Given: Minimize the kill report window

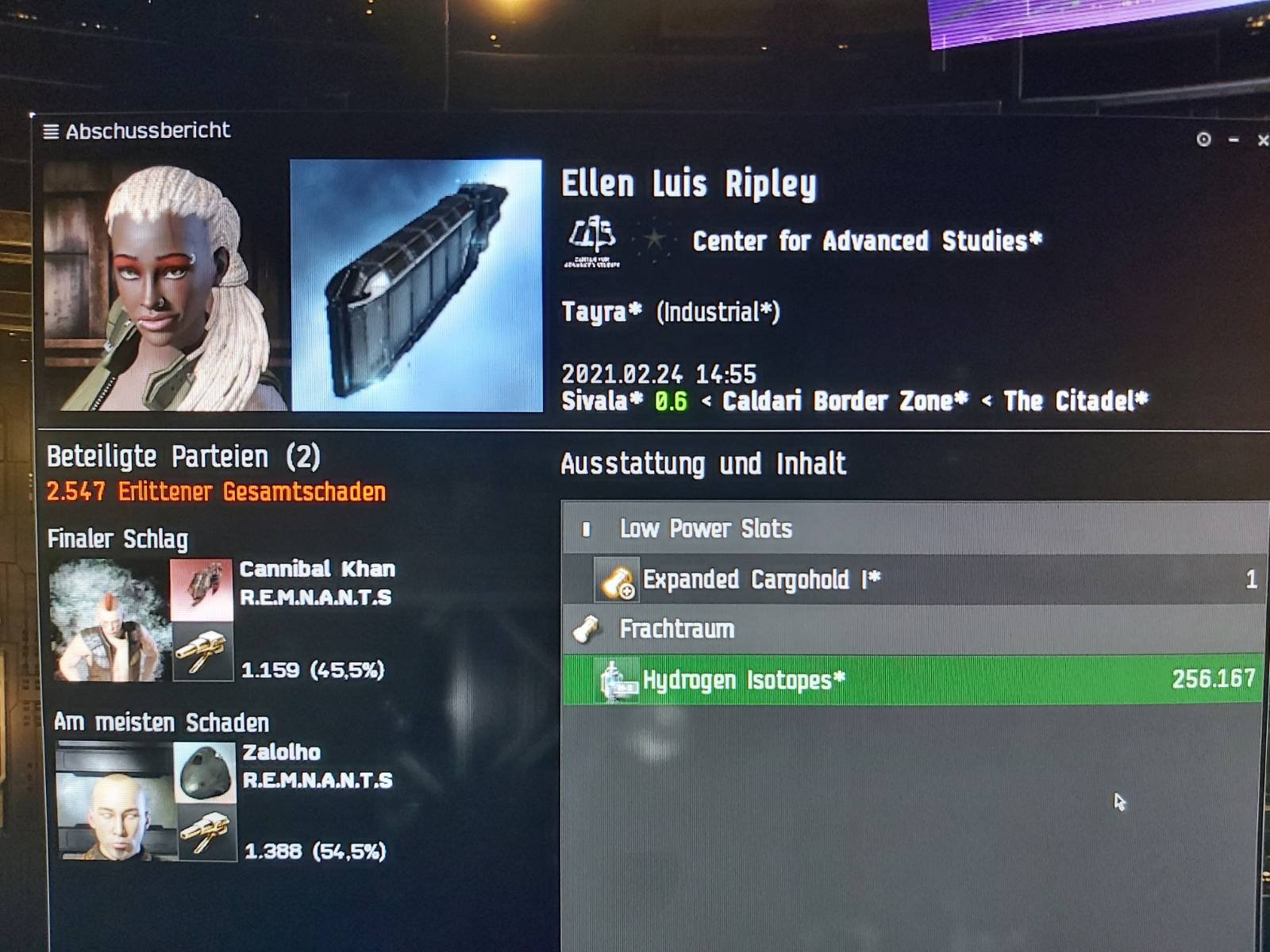Looking at the screenshot, I should [x=1233, y=140].
